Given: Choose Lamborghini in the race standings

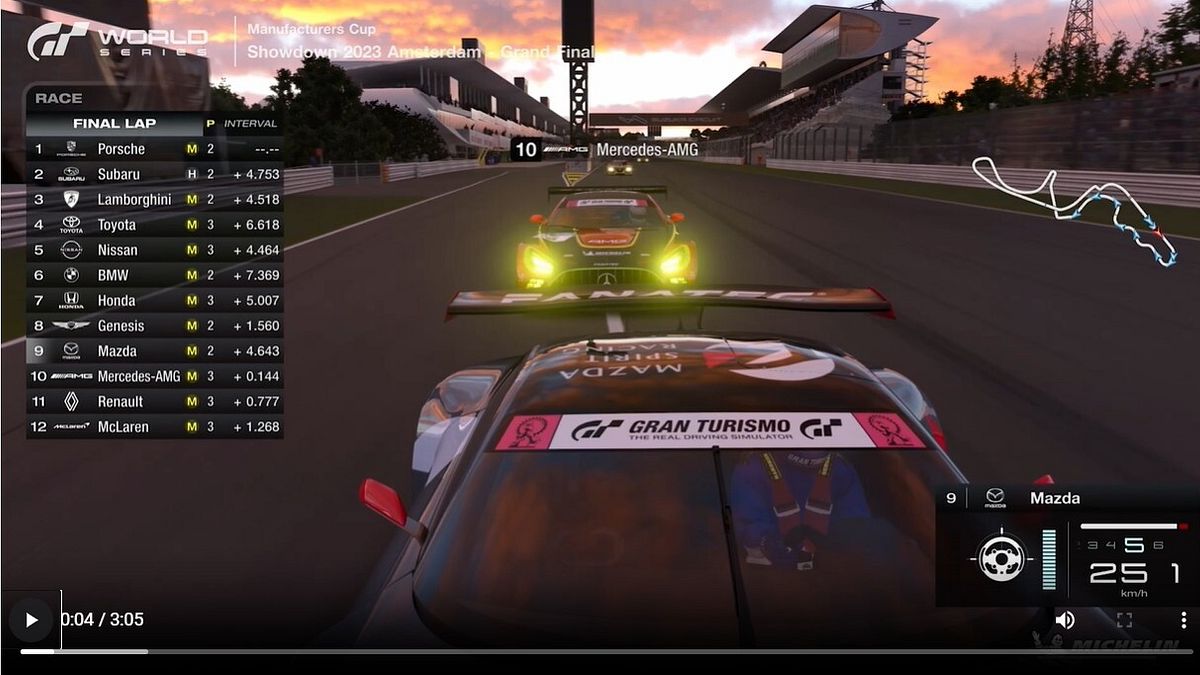Looking at the screenshot, I should click(x=155, y=199).
